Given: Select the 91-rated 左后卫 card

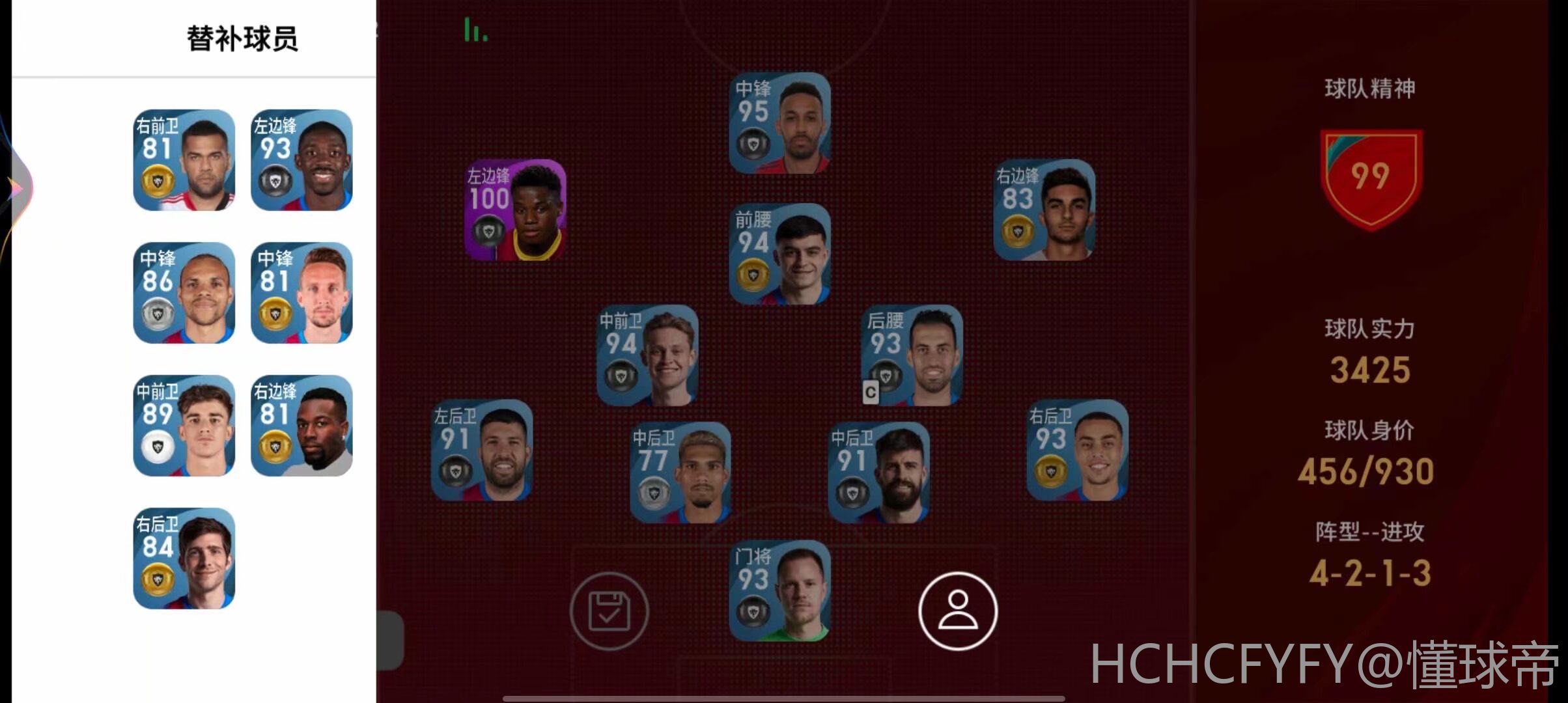Looking at the screenshot, I should click(x=483, y=450).
